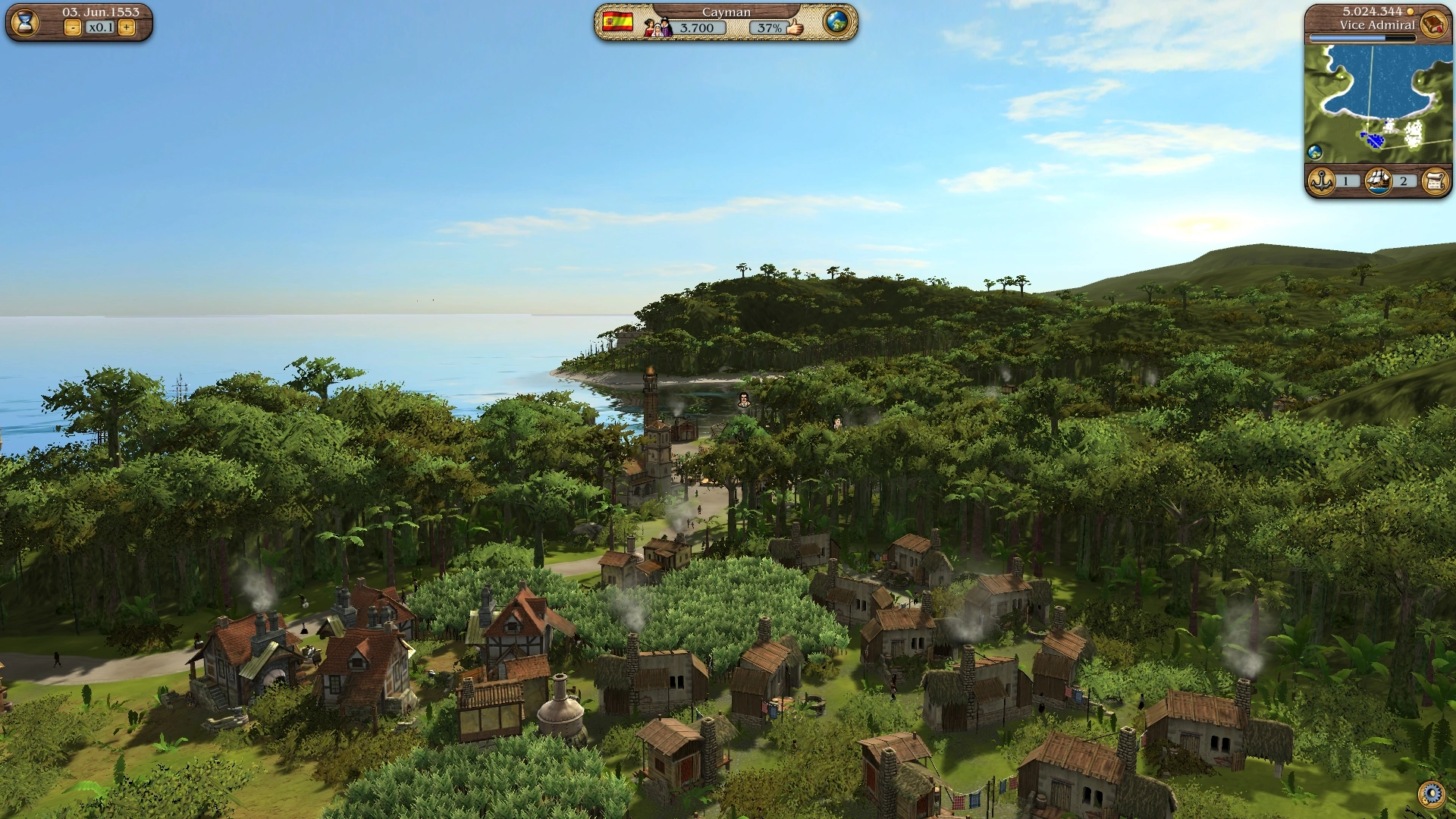Show the Cayman population details
The height and width of the screenshot is (819, 1456).
click(x=658, y=27)
